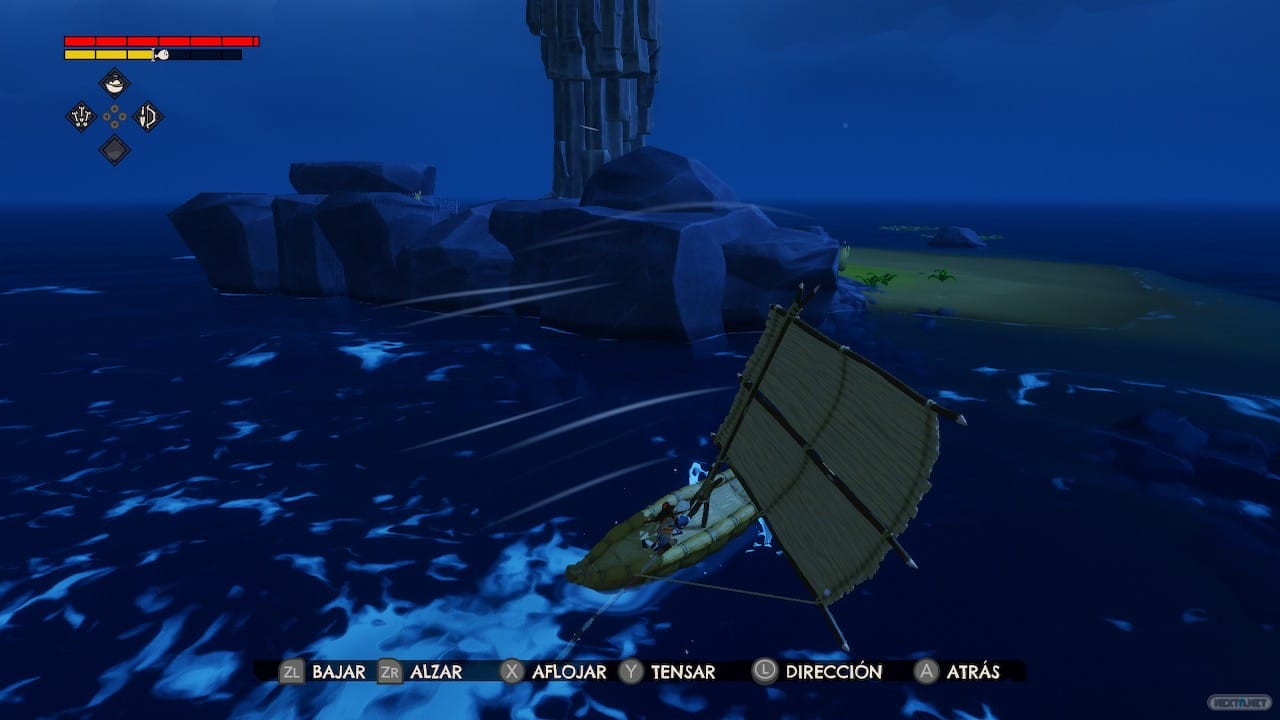This screenshot has width=1280, height=720.
Task: Select the food bowl quick-slot icon
Action: click(114, 84)
